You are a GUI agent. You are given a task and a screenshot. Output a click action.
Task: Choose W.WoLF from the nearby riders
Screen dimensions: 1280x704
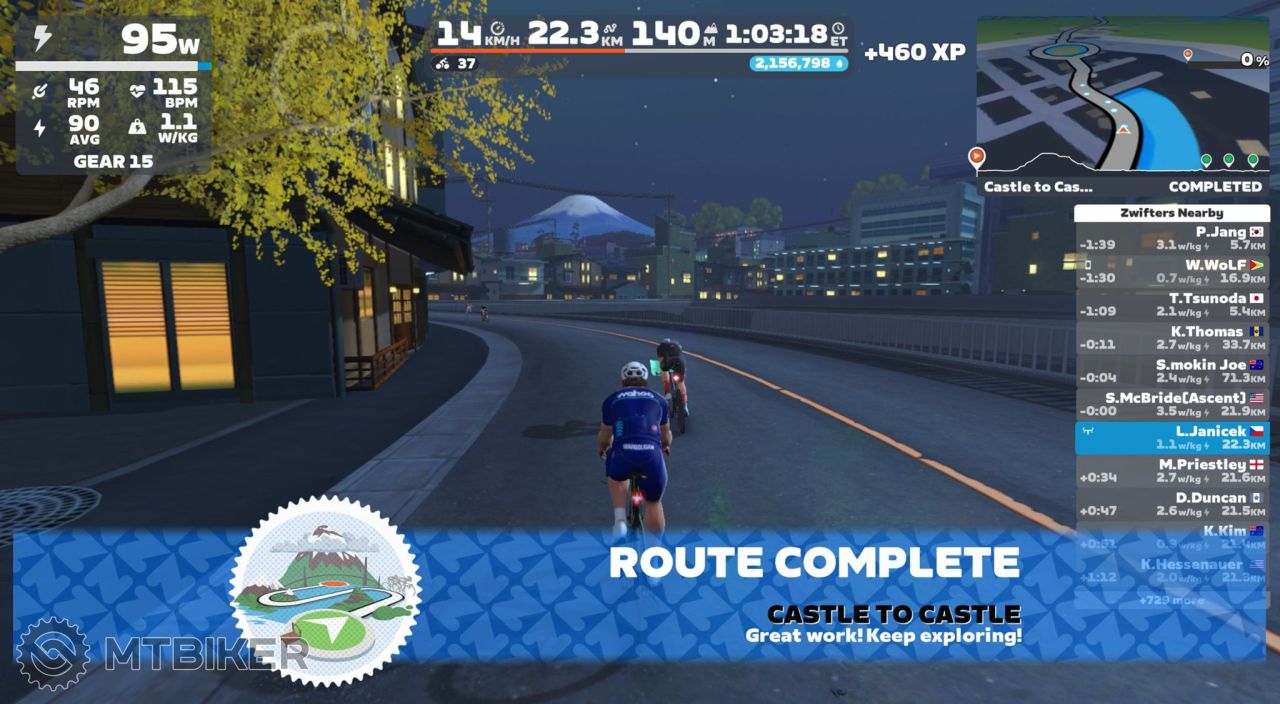point(1171,271)
